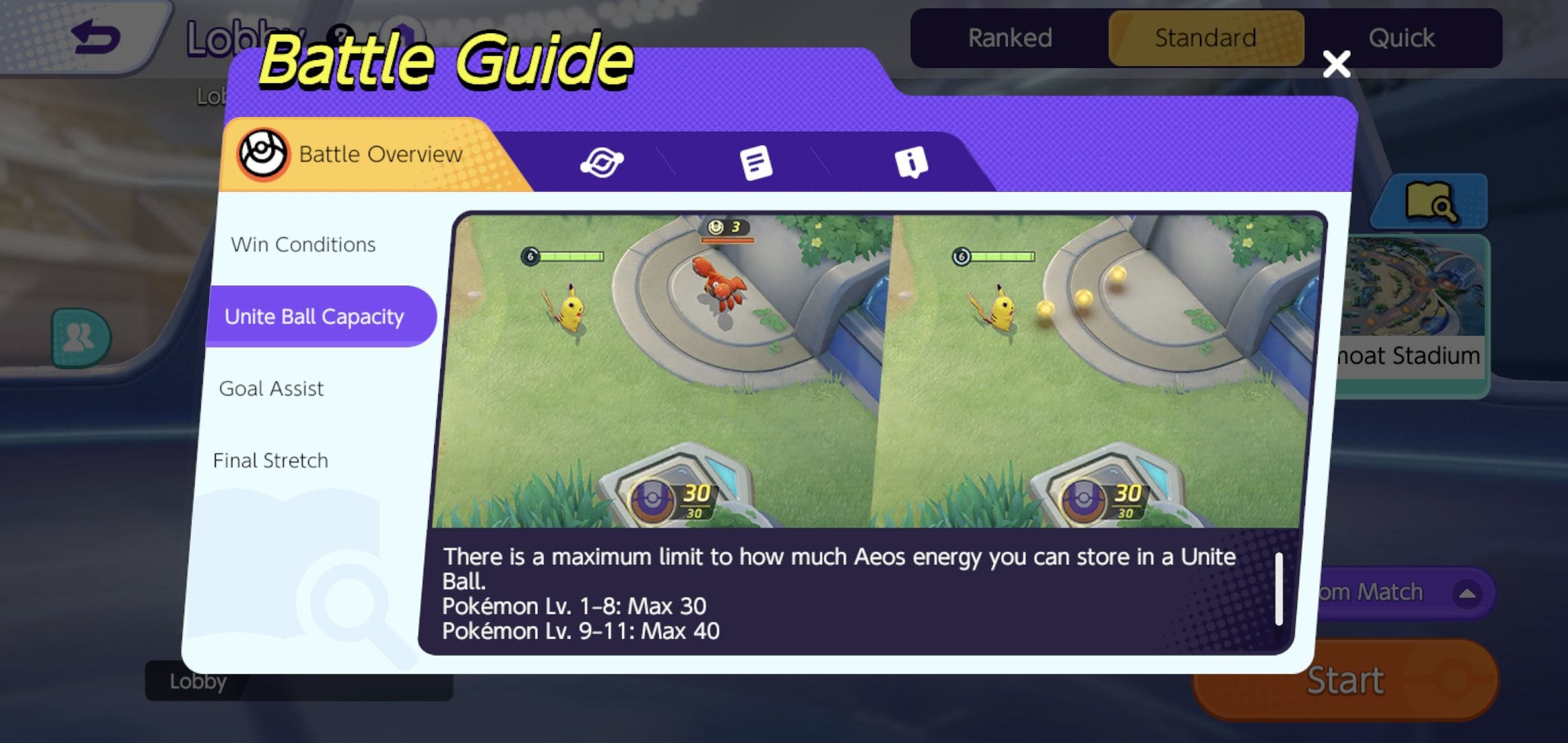Image resolution: width=1568 pixels, height=743 pixels.
Task: Switch to the info icon tab
Action: [911, 163]
